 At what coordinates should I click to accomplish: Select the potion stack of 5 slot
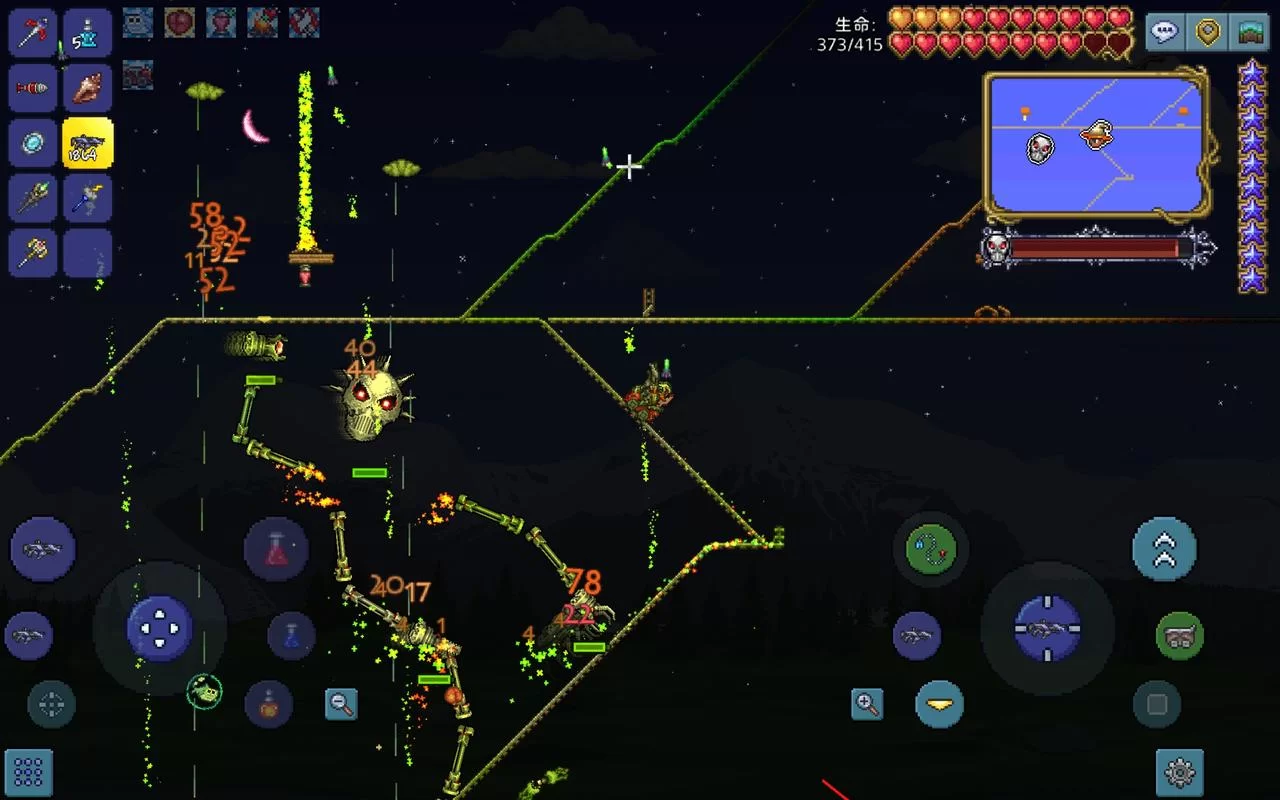pos(88,33)
